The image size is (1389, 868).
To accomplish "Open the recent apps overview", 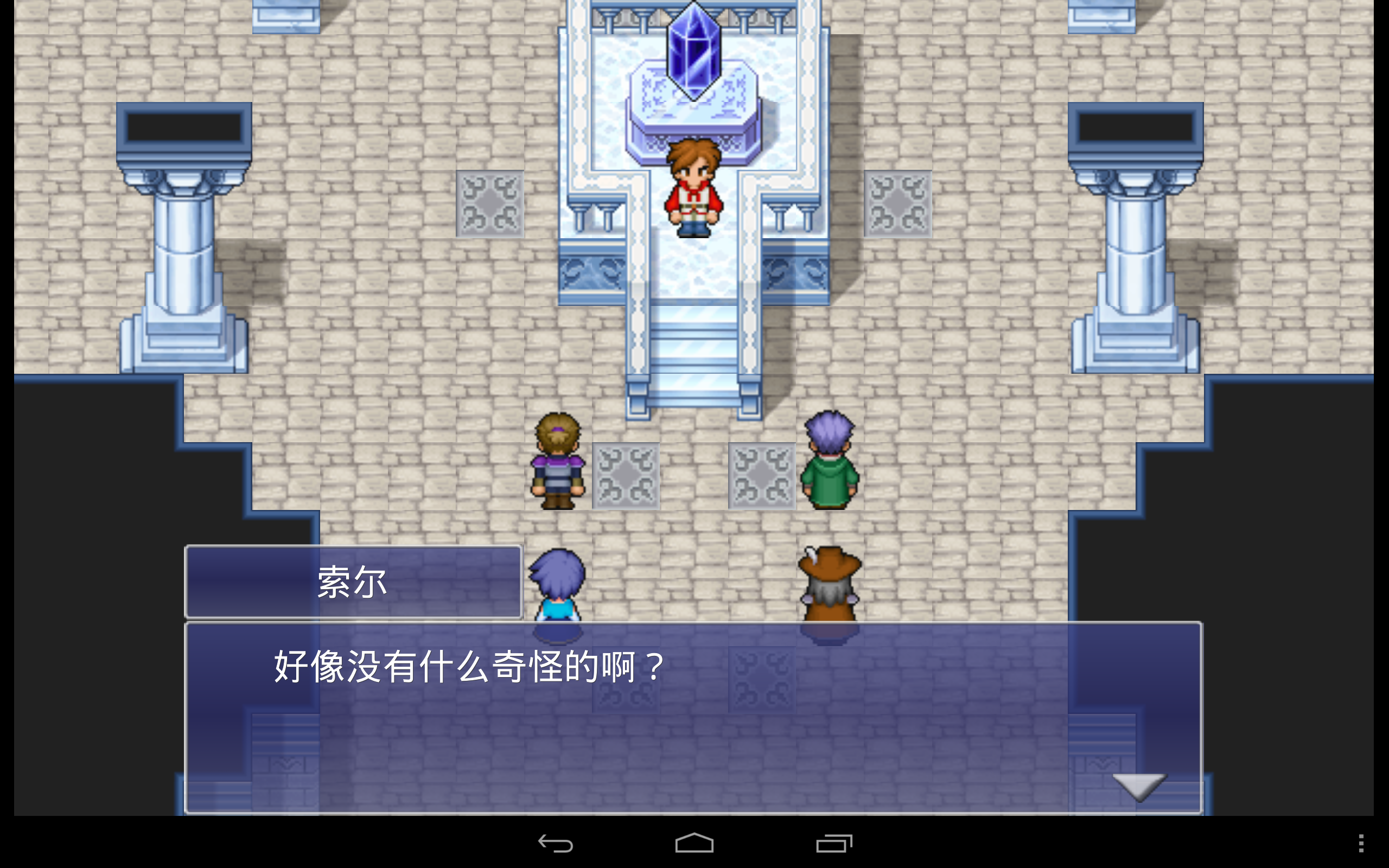I will 833,844.
